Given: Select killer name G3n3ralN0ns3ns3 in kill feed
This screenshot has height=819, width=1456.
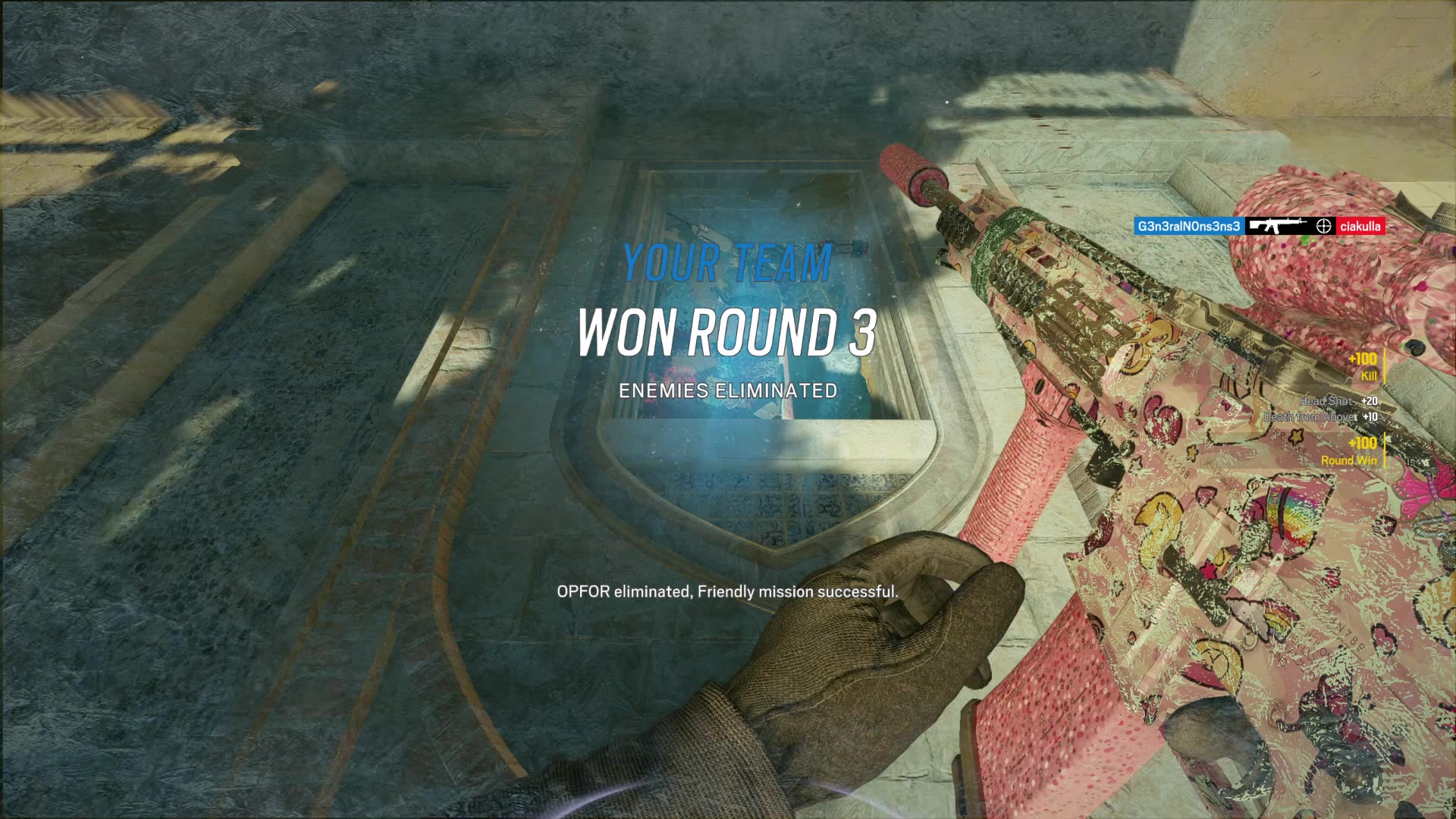Looking at the screenshot, I should (1188, 226).
